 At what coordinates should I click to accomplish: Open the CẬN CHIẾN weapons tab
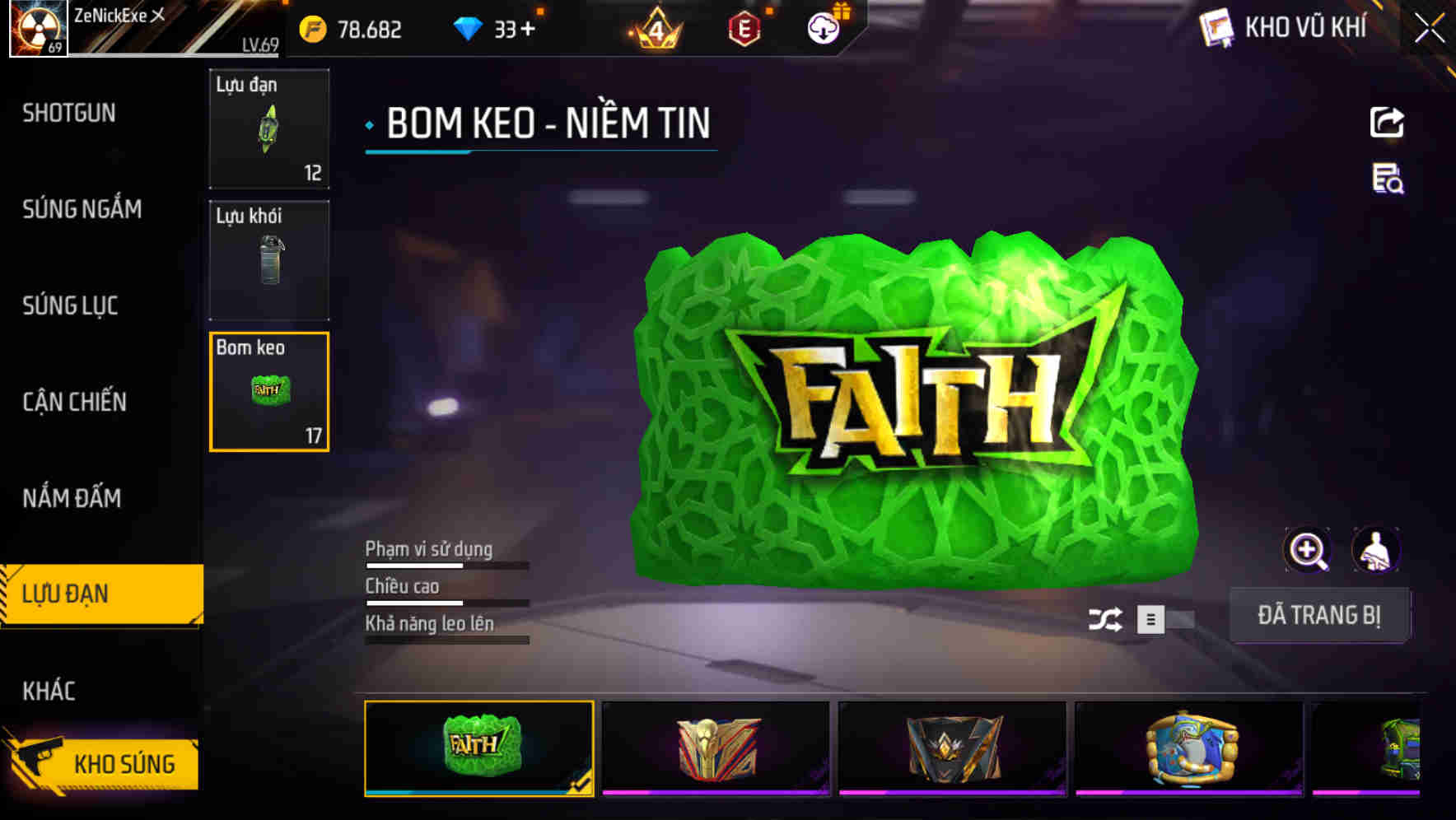76,402
